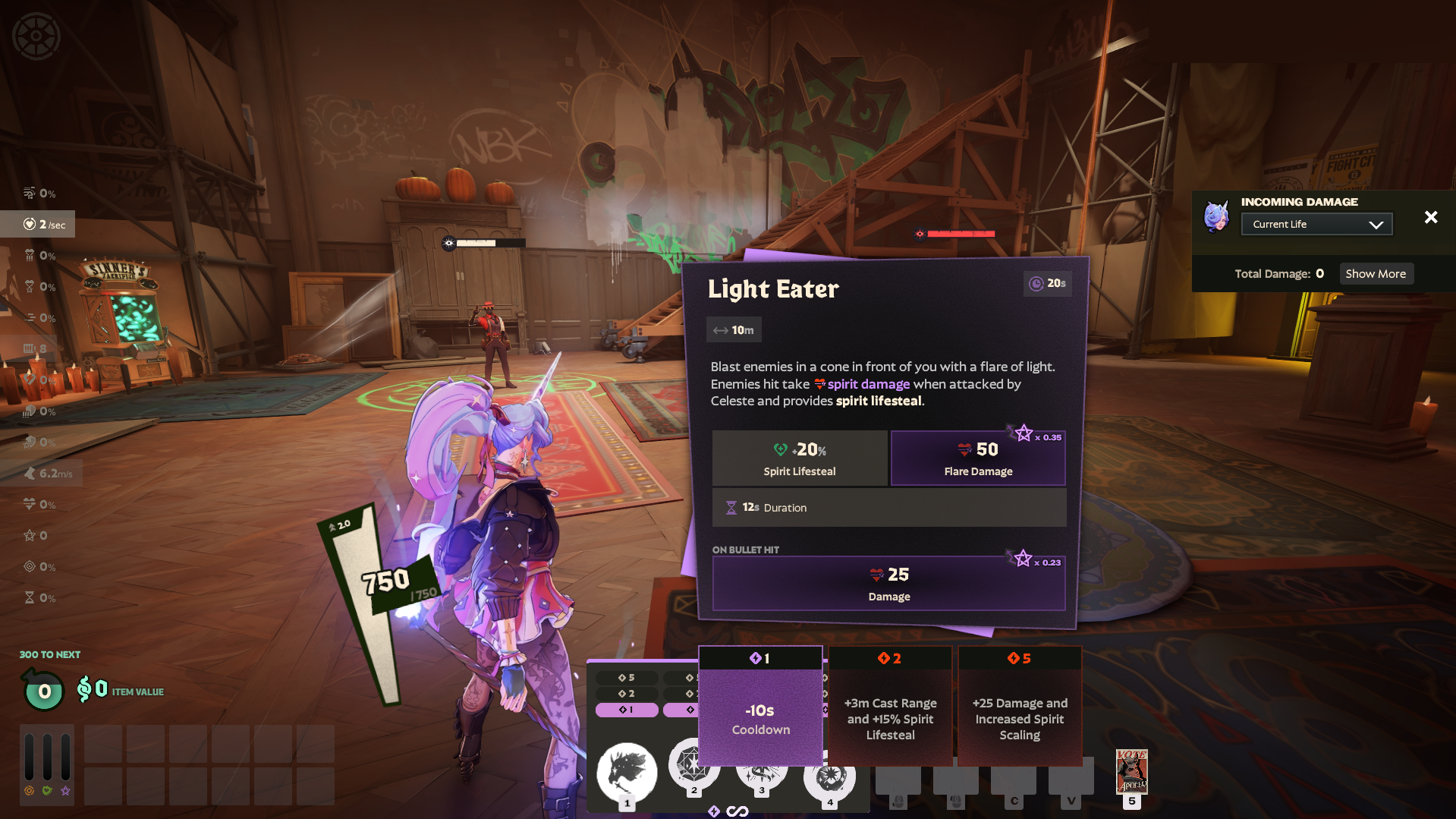
Task: Click the Show More button
Action: tap(1376, 273)
